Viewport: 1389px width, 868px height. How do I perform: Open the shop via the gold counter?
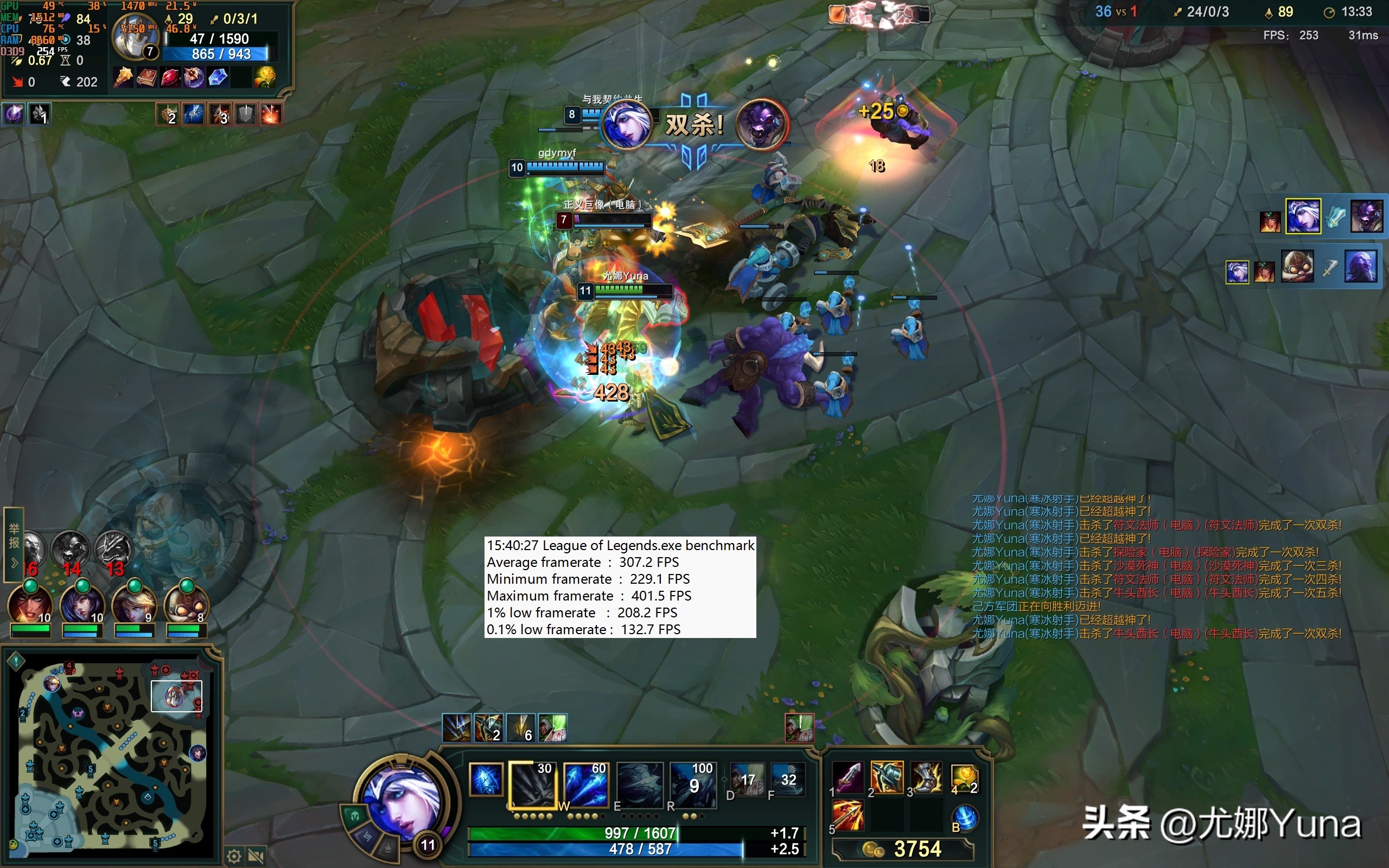[x=903, y=848]
